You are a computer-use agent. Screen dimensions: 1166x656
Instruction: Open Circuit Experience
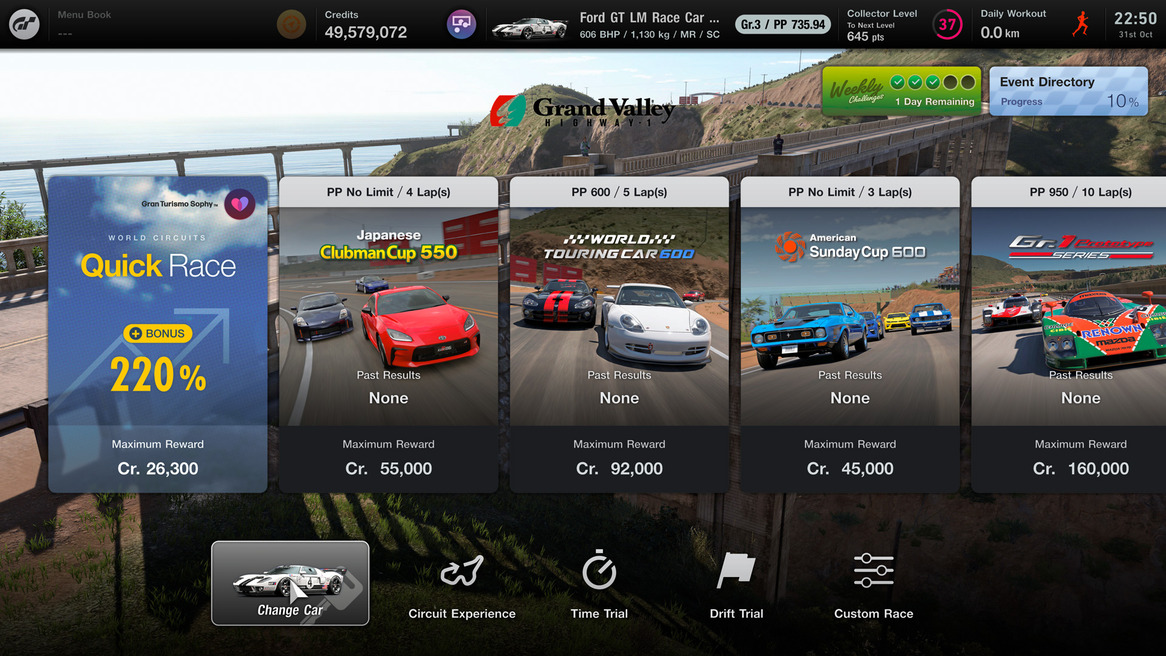(462, 585)
